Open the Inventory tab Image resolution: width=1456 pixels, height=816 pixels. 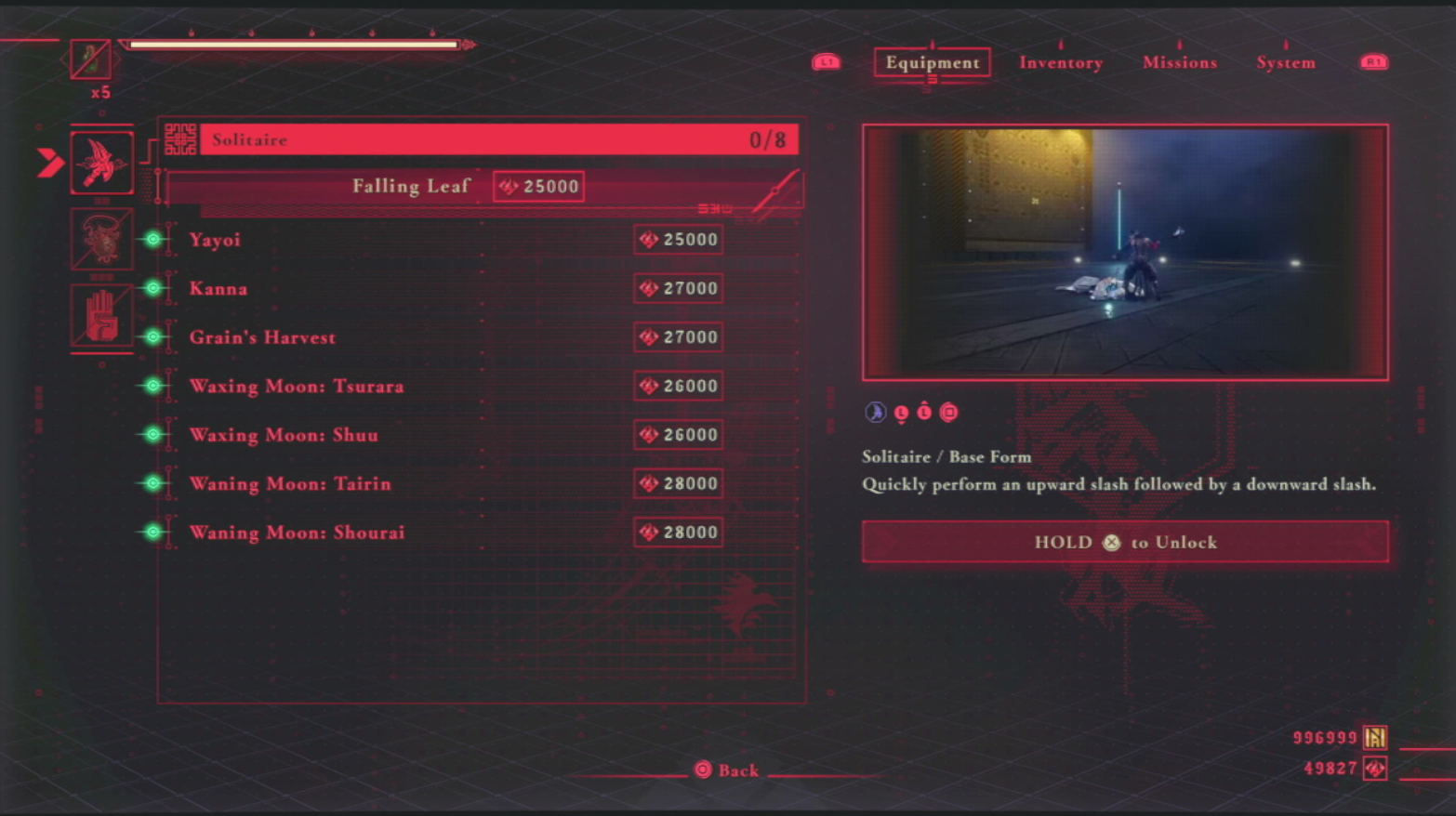click(x=1060, y=62)
